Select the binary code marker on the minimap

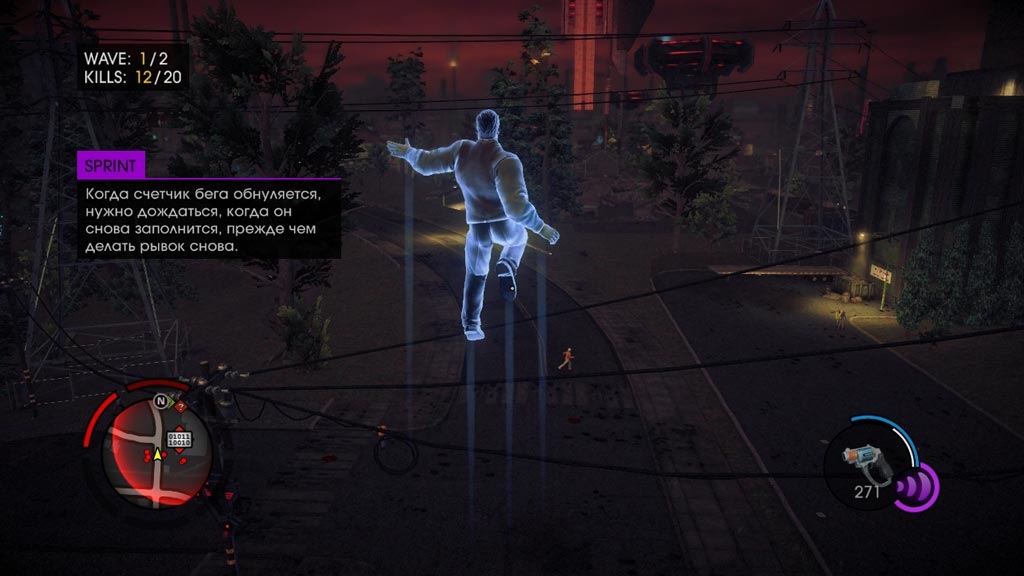pyautogui.click(x=180, y=439)
